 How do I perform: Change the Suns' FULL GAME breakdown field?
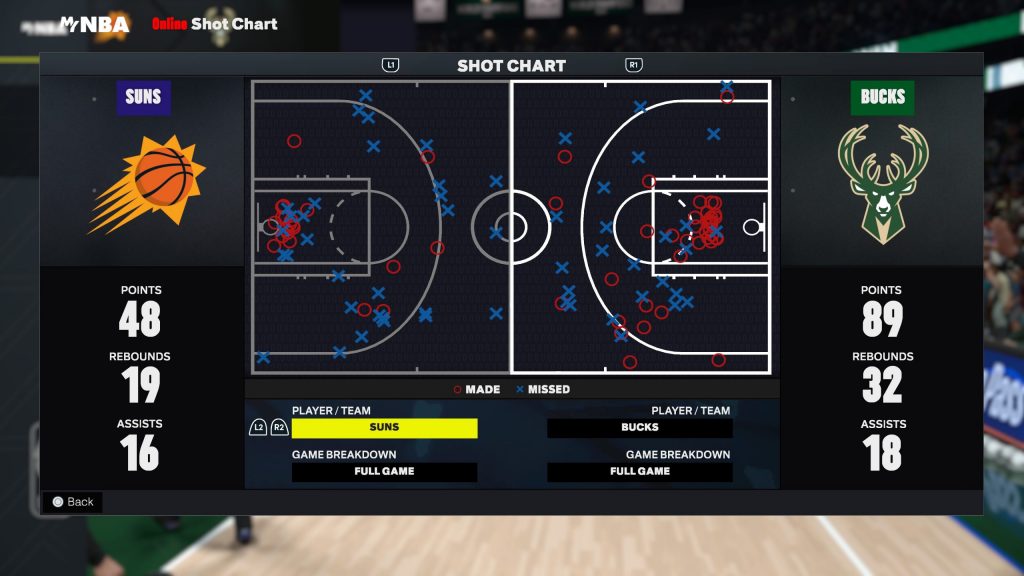(x=384, y=472)
